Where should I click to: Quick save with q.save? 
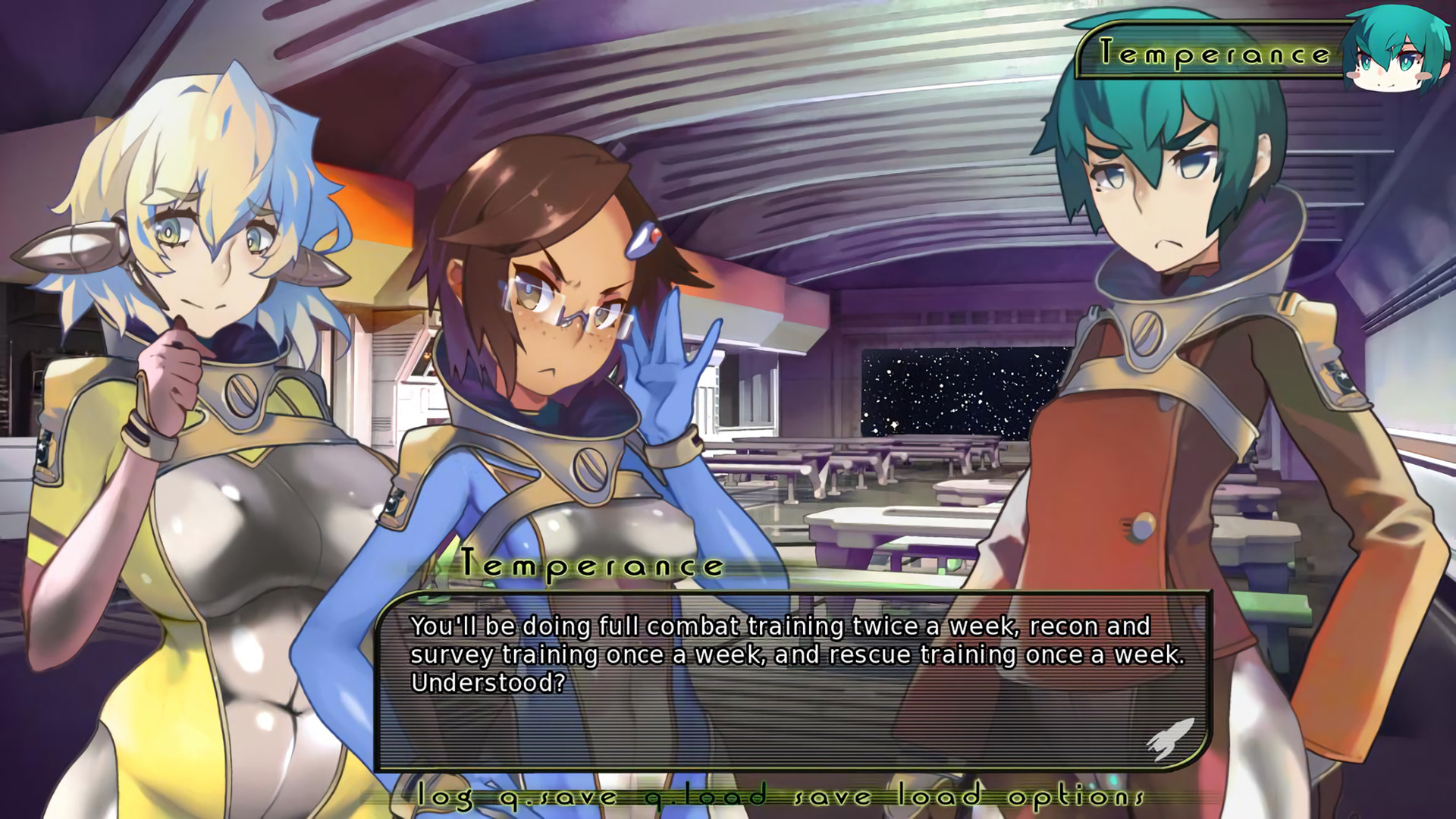coord(558,795)
